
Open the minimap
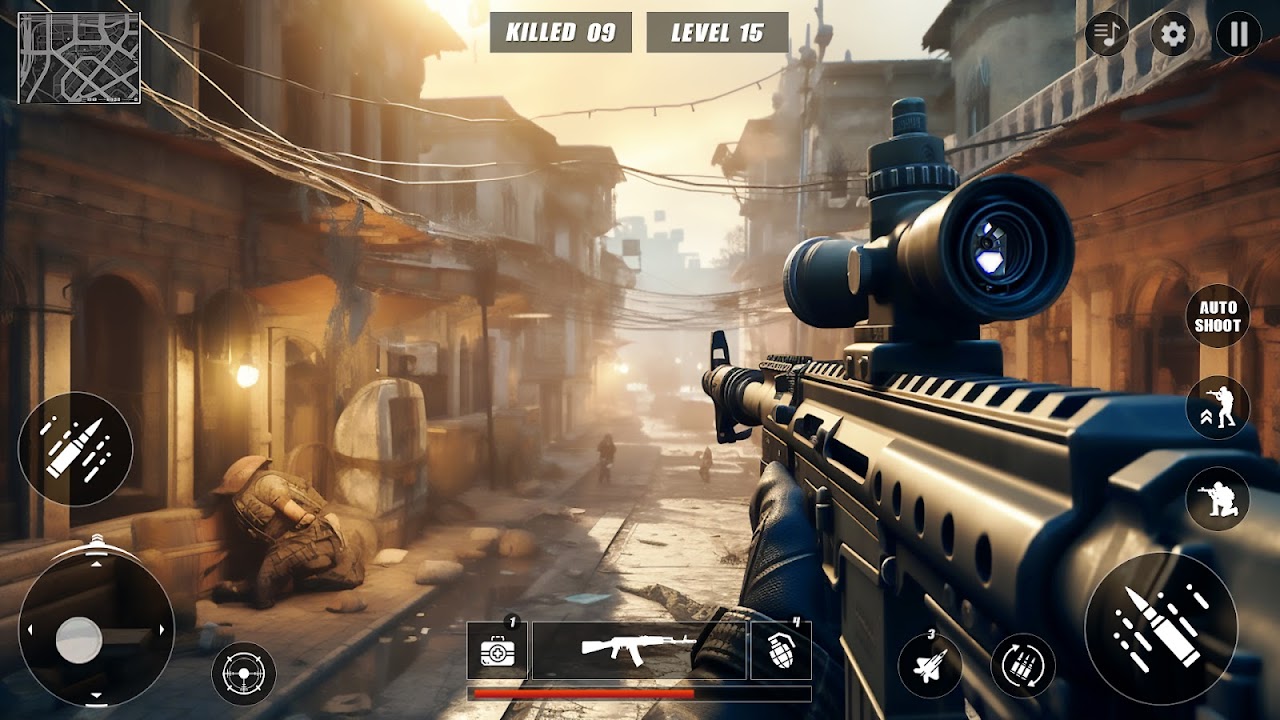pos(79,58)
